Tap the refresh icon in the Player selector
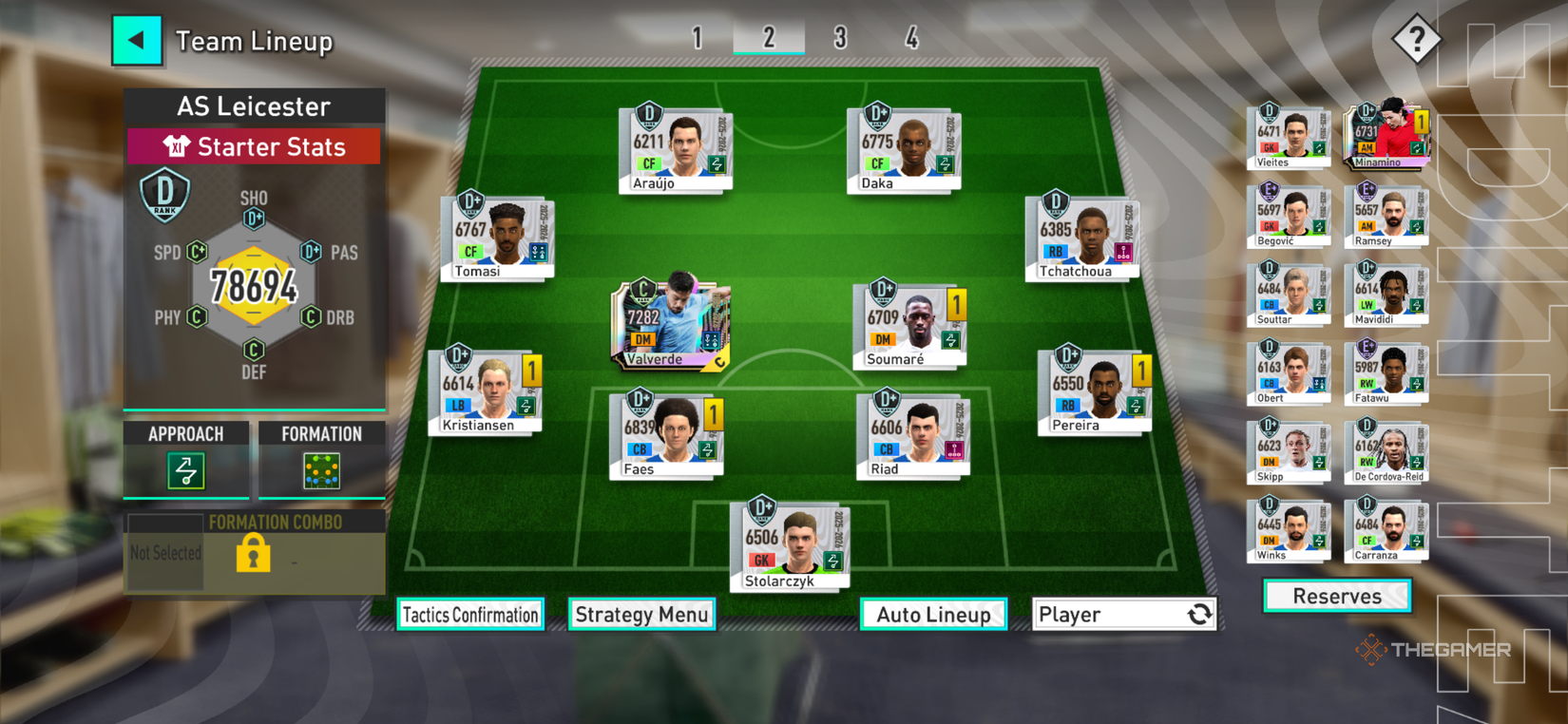Viewport: 1568px width, 724px height. click(x=1199, y=614)
